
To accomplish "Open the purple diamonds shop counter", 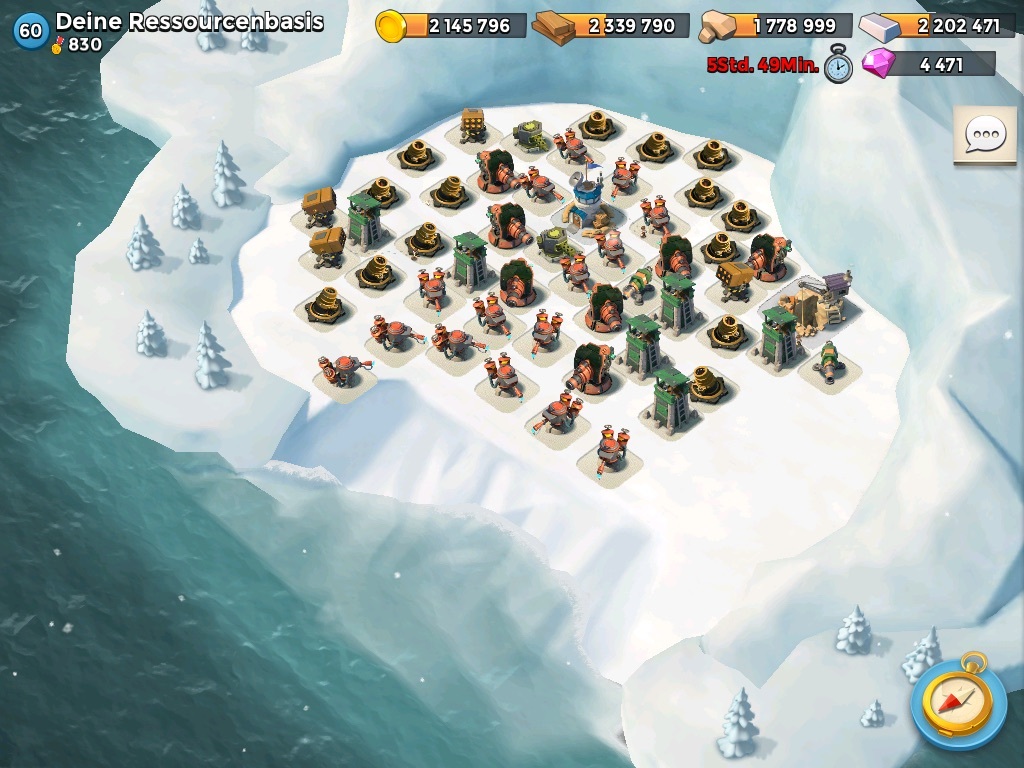I will tap(929, 65).
